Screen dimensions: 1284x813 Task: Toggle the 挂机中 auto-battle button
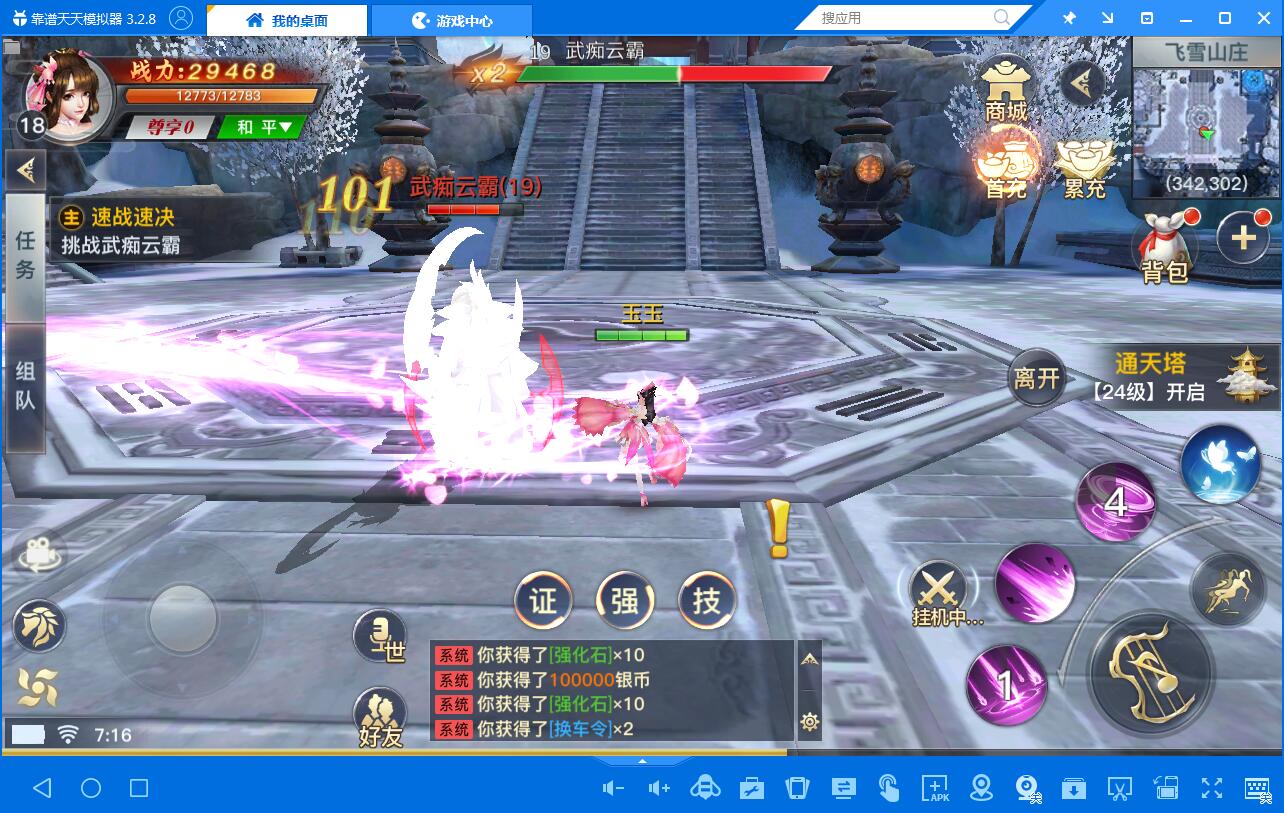pos(941,592)
